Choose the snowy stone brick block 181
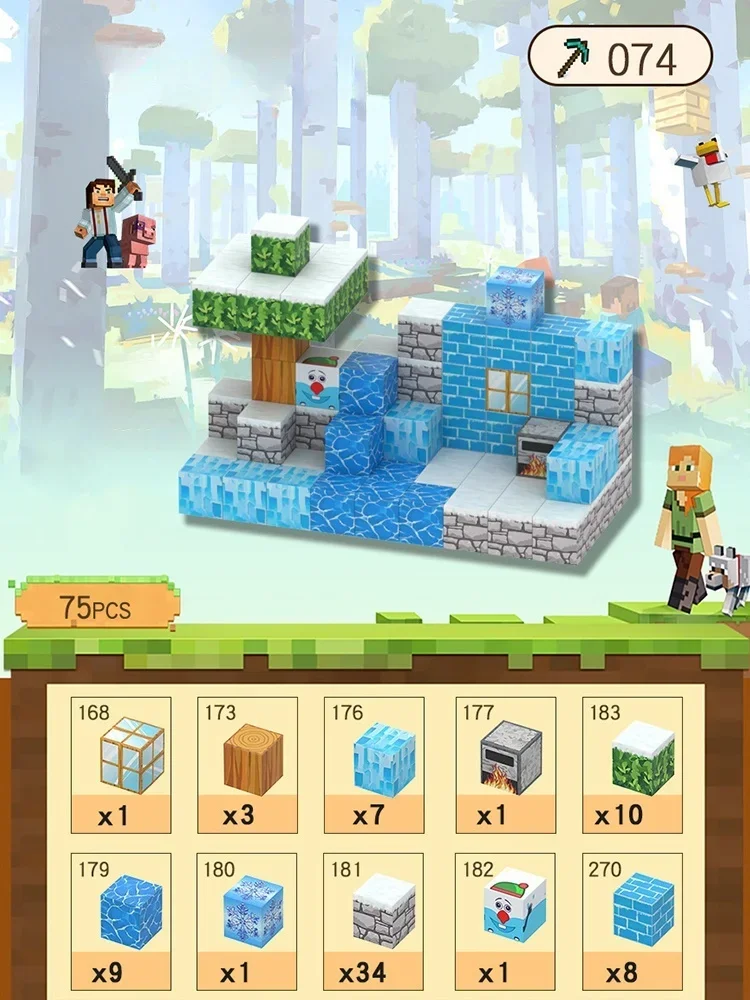The height and width of the screenshot is (1000, 750). pyautogui.click(x=374, y=919)
